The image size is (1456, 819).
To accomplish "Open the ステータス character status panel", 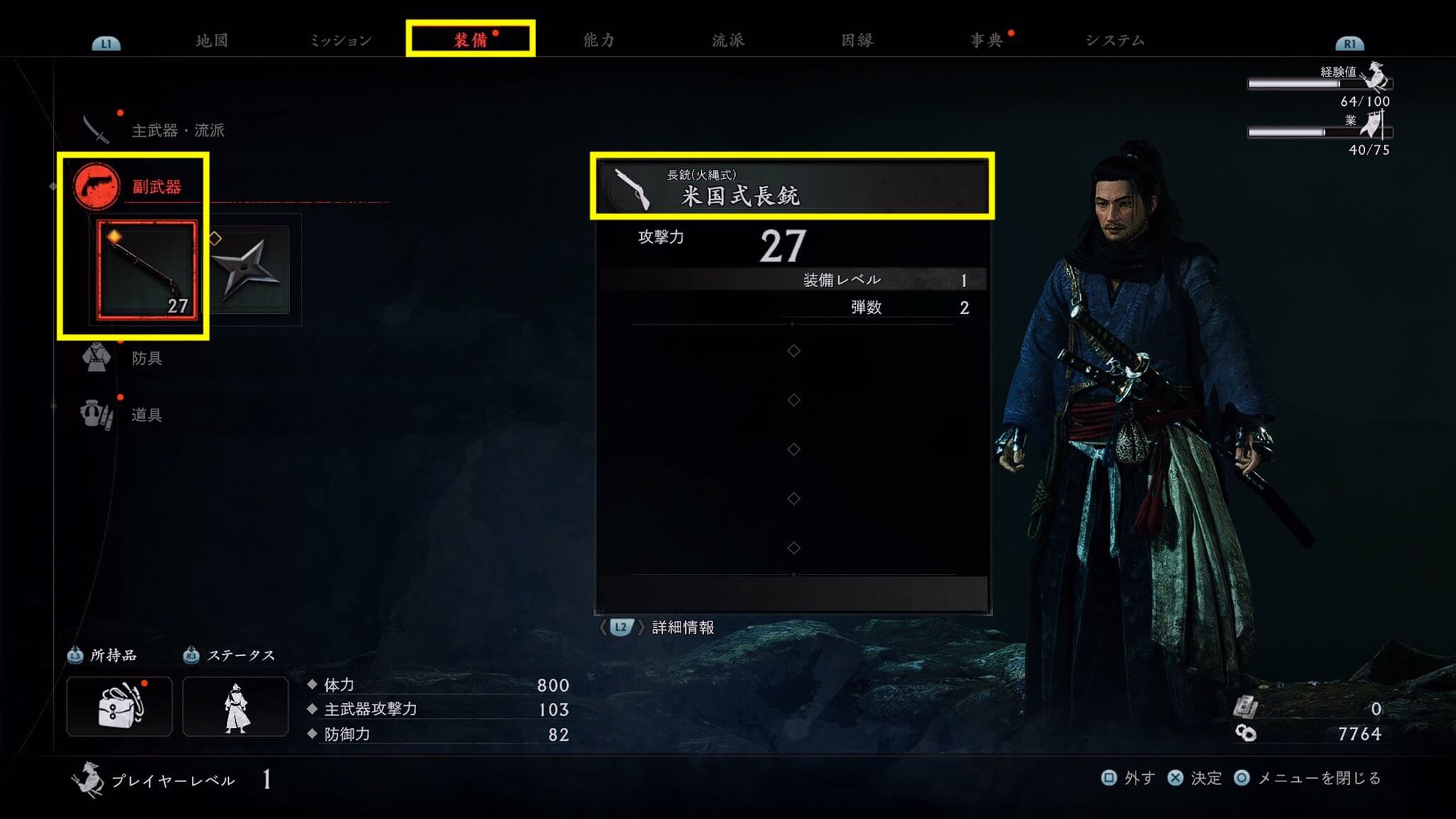I will coord(235,706).
